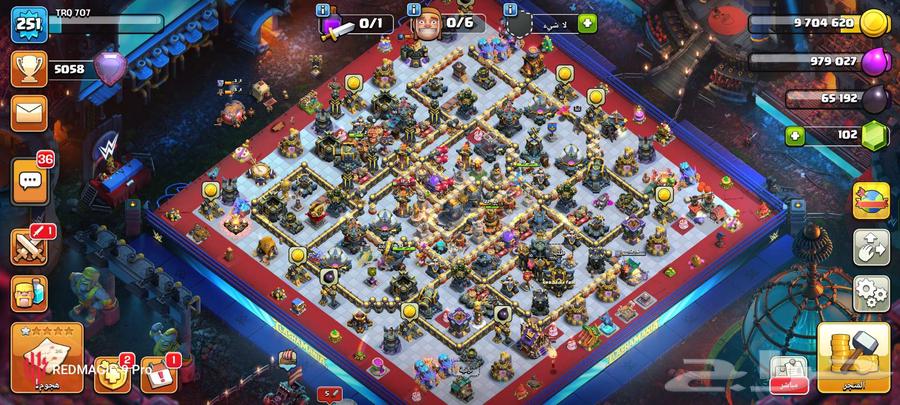Open the envelope messages inbox
This screenshot has height=405, width=900.
coord(29,112)
